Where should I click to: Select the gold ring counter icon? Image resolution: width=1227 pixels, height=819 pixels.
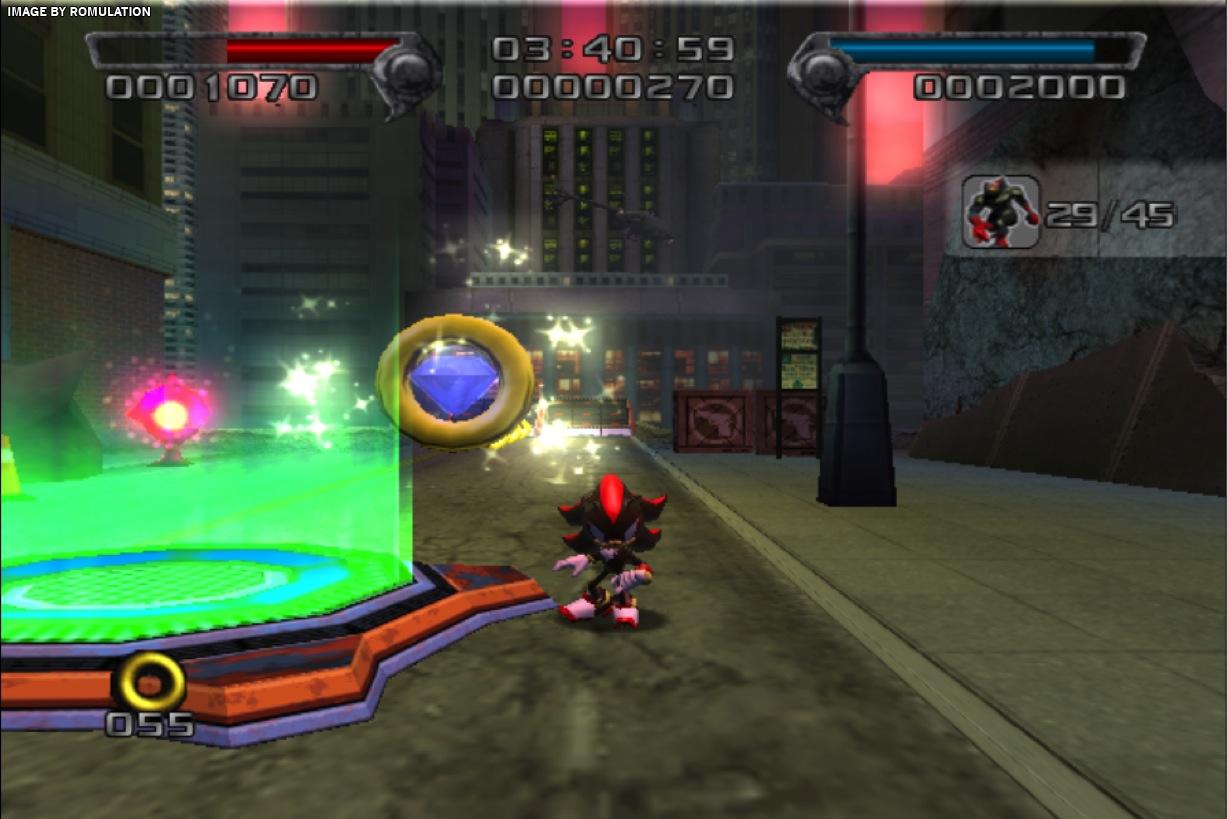coord(150,683)
